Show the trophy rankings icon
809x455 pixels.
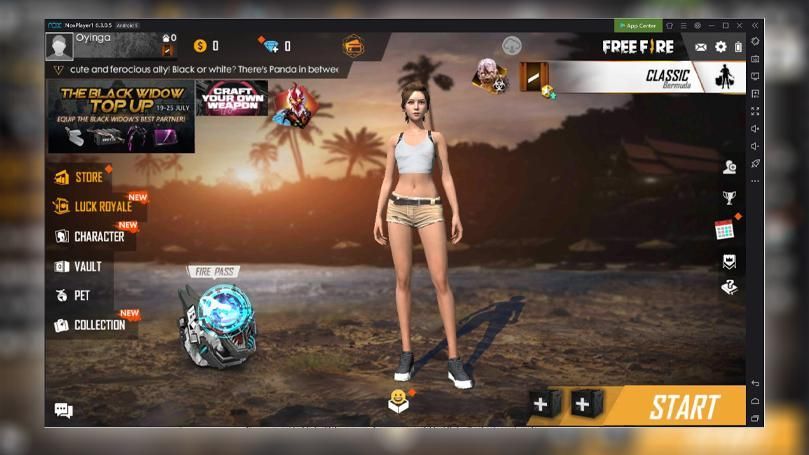point(730,198)
